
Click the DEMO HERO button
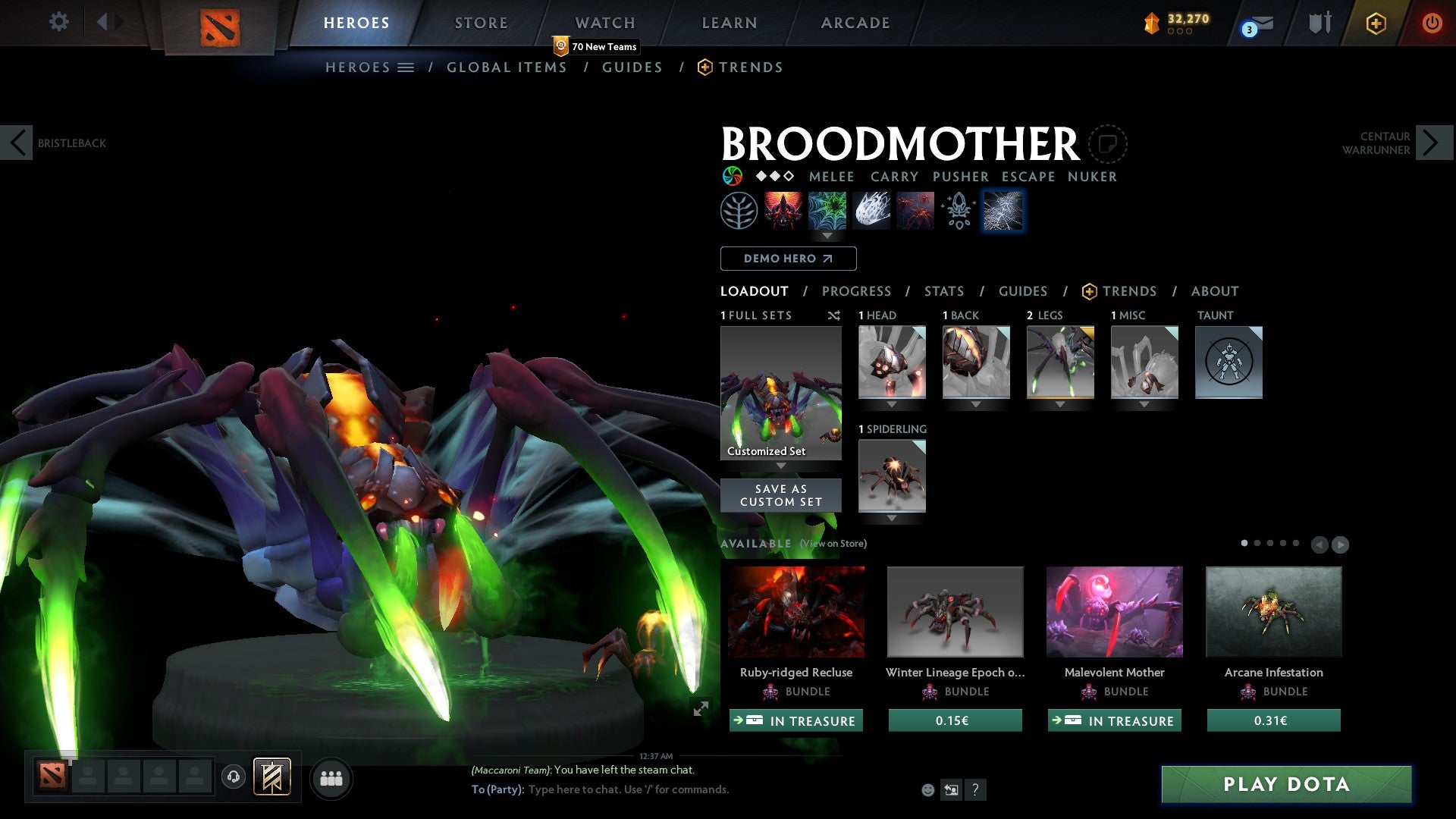(787, 259)
